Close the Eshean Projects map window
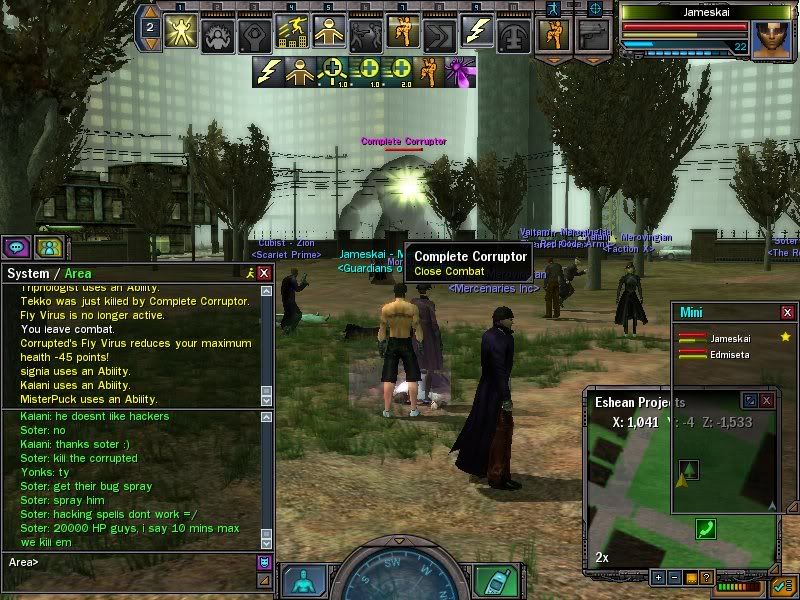The image size is (800, 600). tap(767, 400)
